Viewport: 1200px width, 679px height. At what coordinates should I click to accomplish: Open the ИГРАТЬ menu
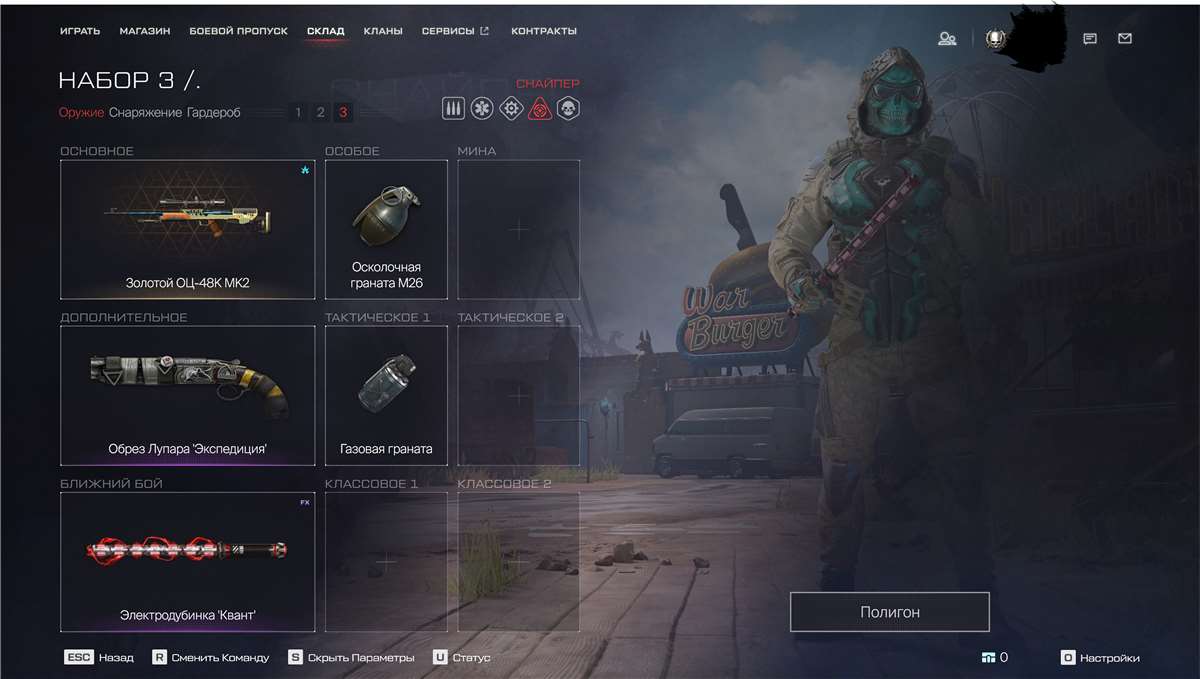pyautogui.click(x=80, y=31)
